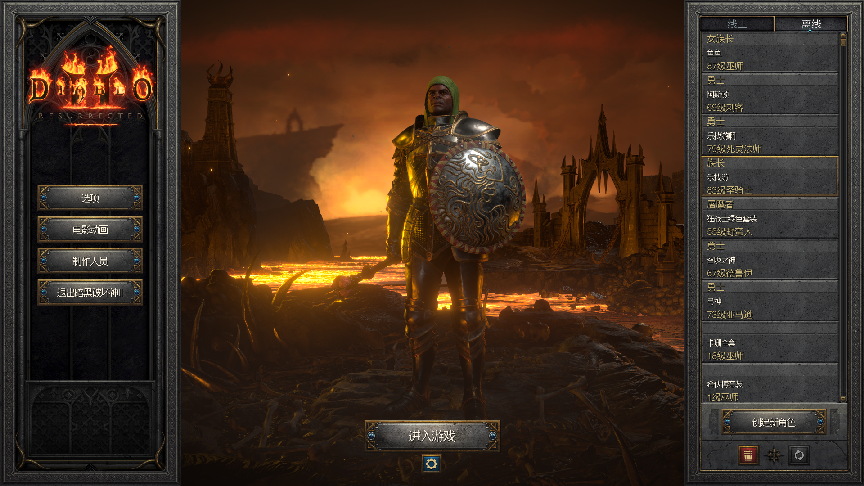Switch to the 线上 (Online) tab

(739, 24)
